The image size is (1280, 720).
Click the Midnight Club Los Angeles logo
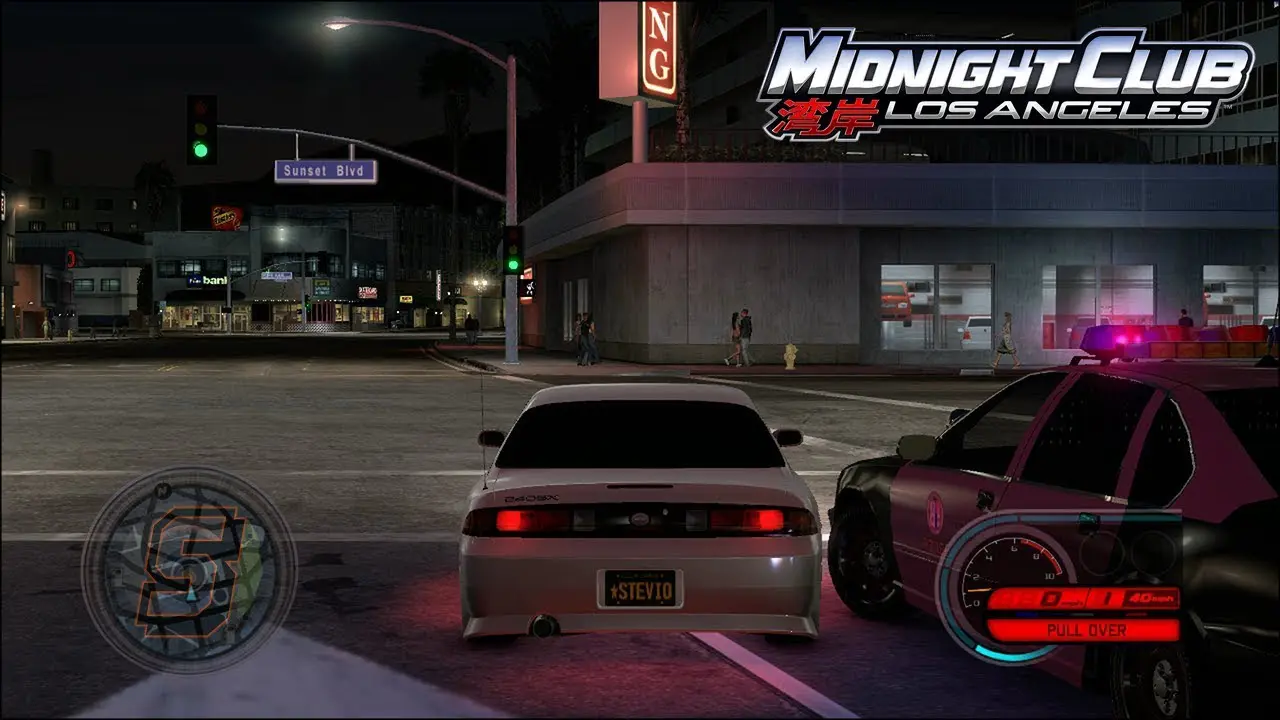[x=1005, y=80]
